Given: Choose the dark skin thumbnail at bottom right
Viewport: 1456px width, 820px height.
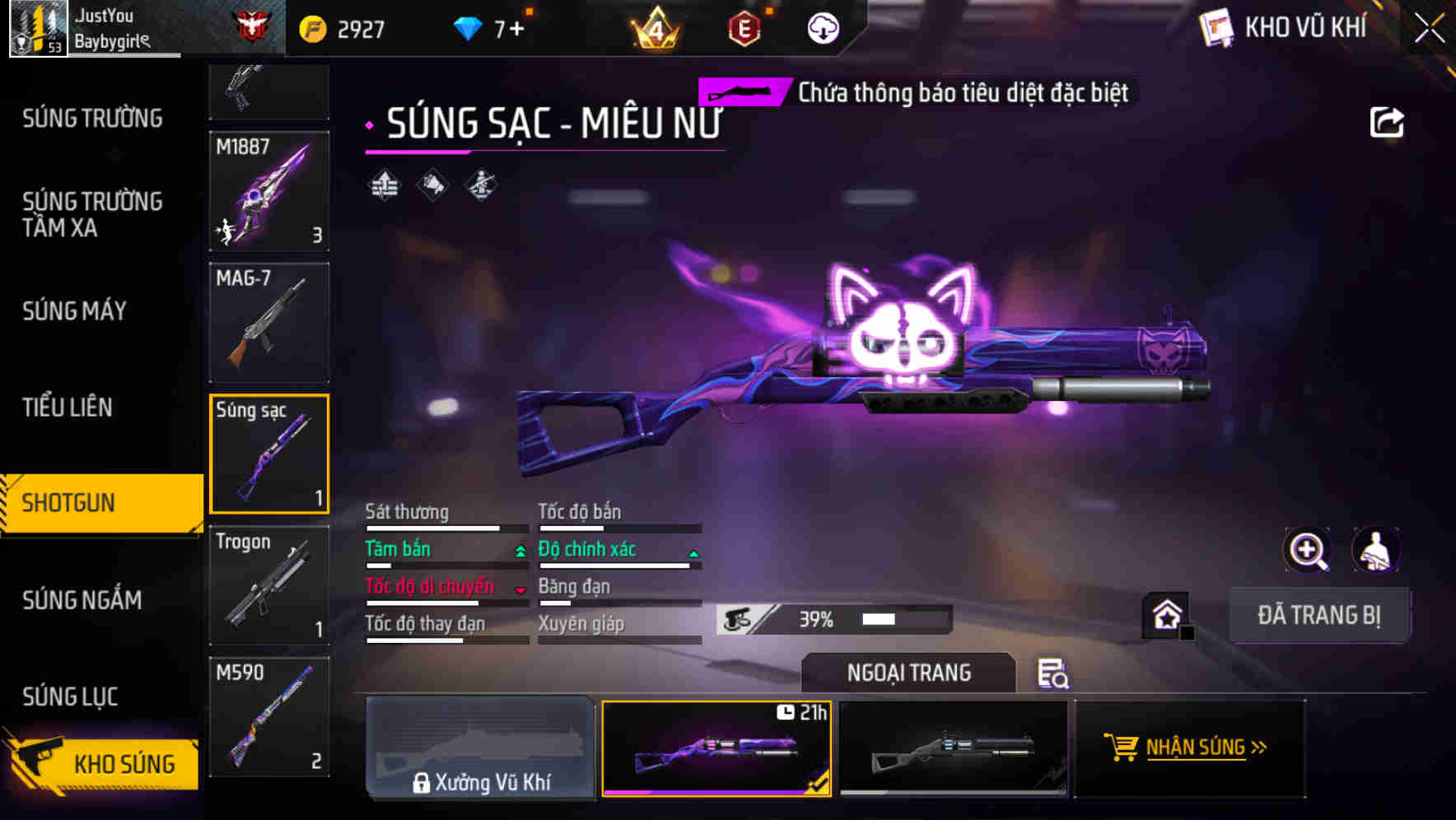Looking at the screenshot, I should point(953,748).
